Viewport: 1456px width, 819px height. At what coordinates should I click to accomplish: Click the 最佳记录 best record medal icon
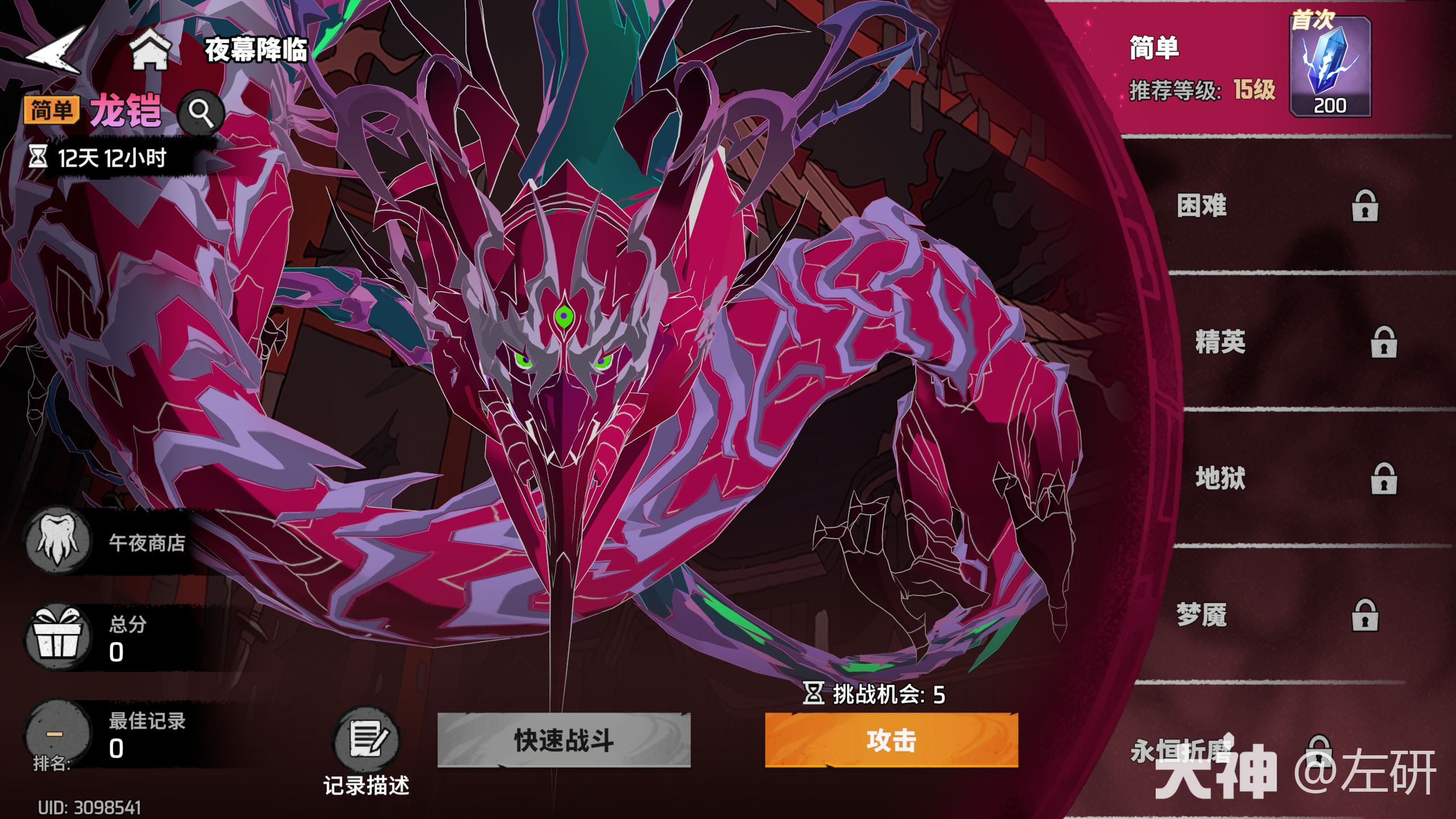click(57, 734)
